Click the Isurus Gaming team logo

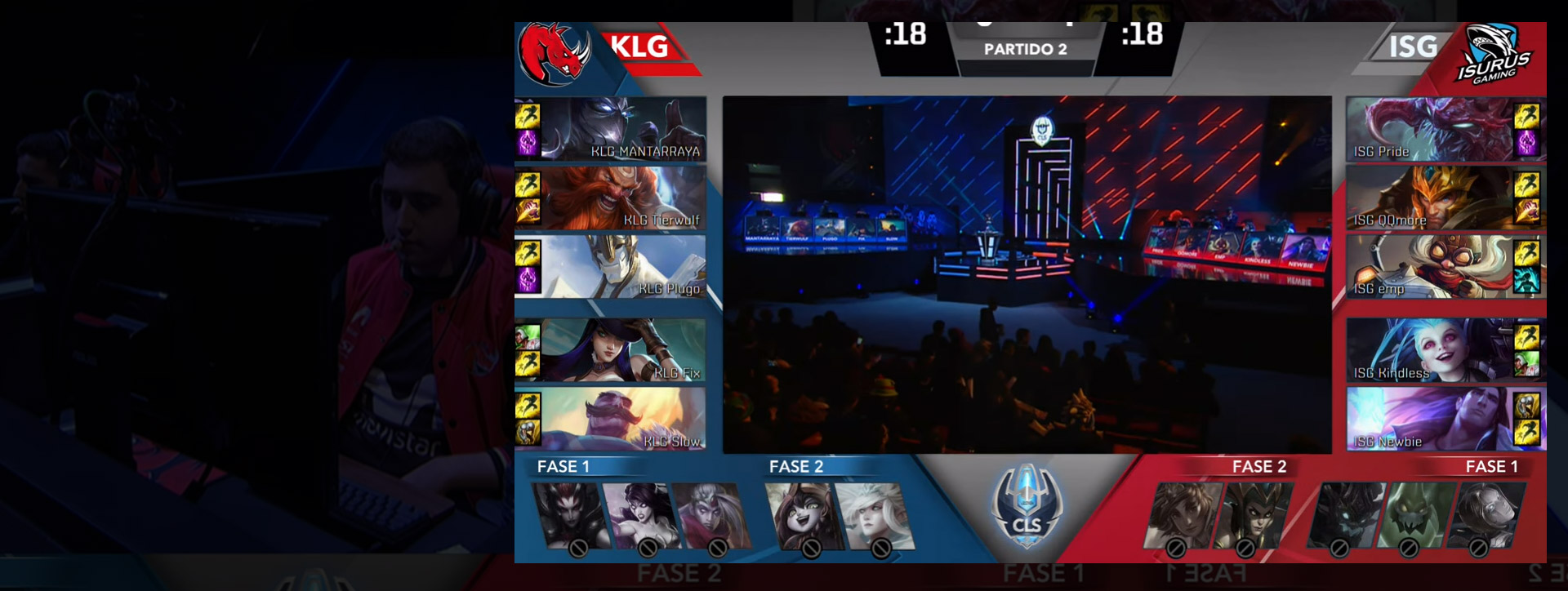[1494, 55]
